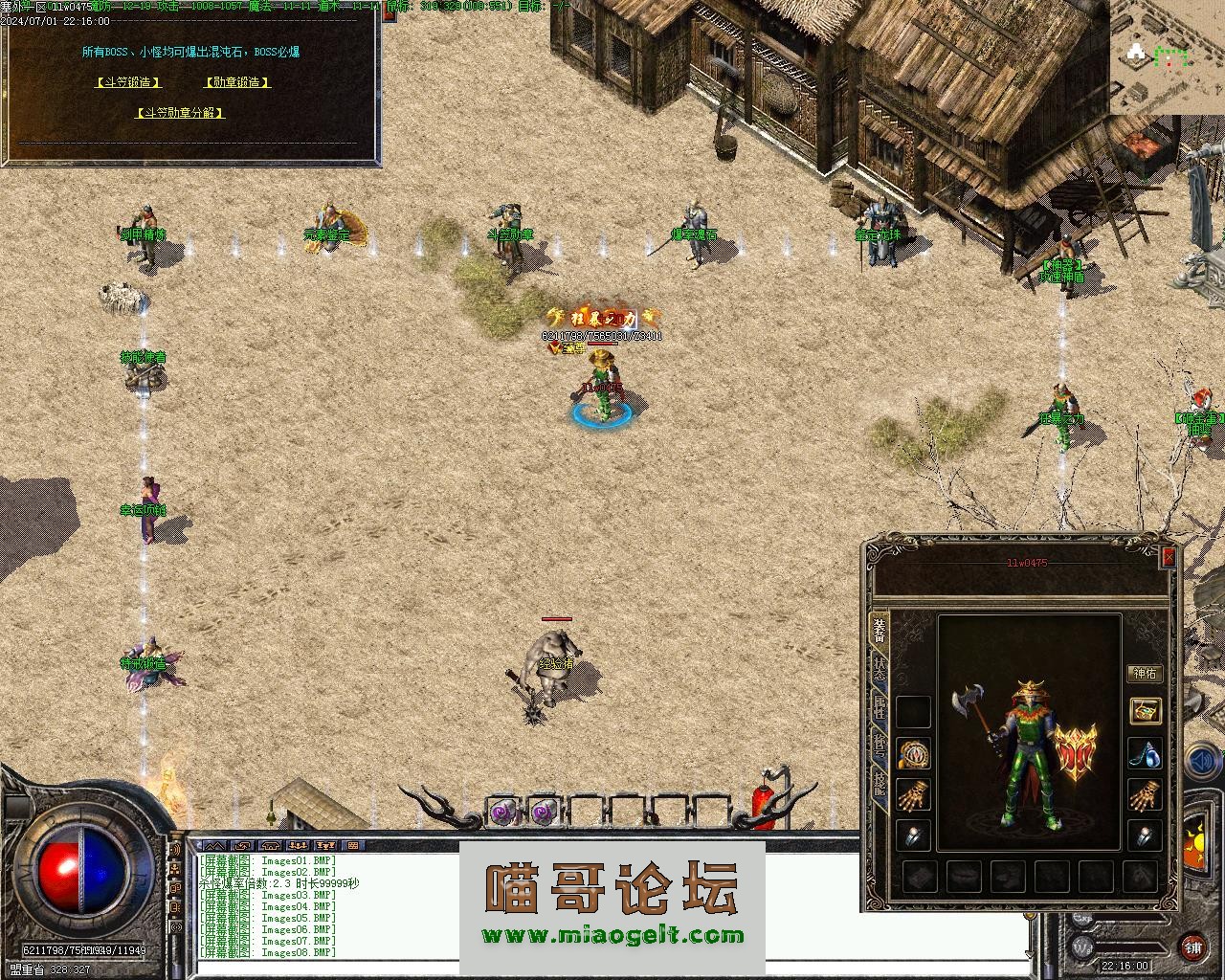Click the grid icon on chat toolbar
Viewport: 1225px width, 980px height.
pyautogui.click(x=353, y=846)
